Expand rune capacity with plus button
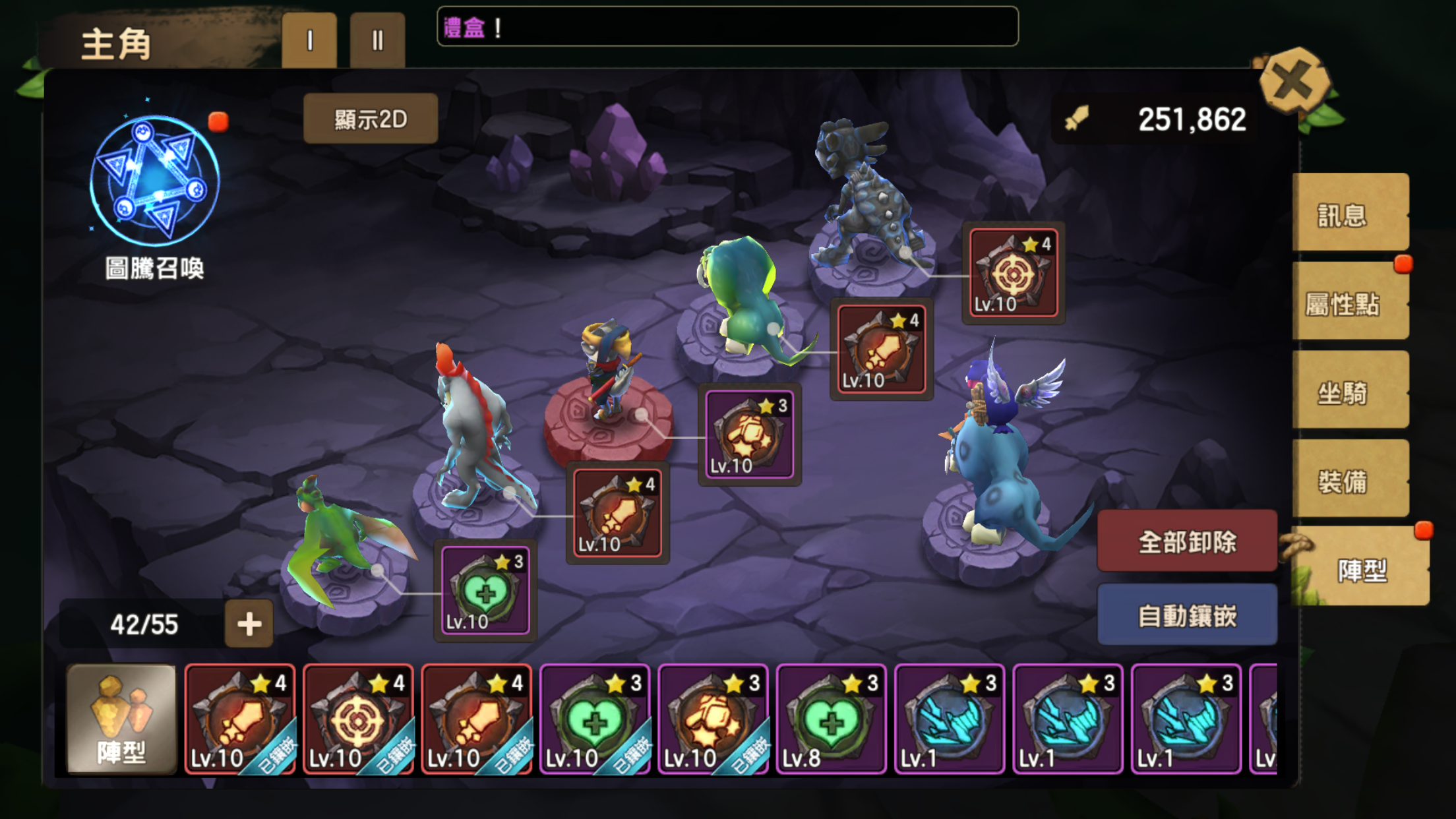Viewport: 1456px width, 819px height. pyautogui.click(x=249, y=623)
